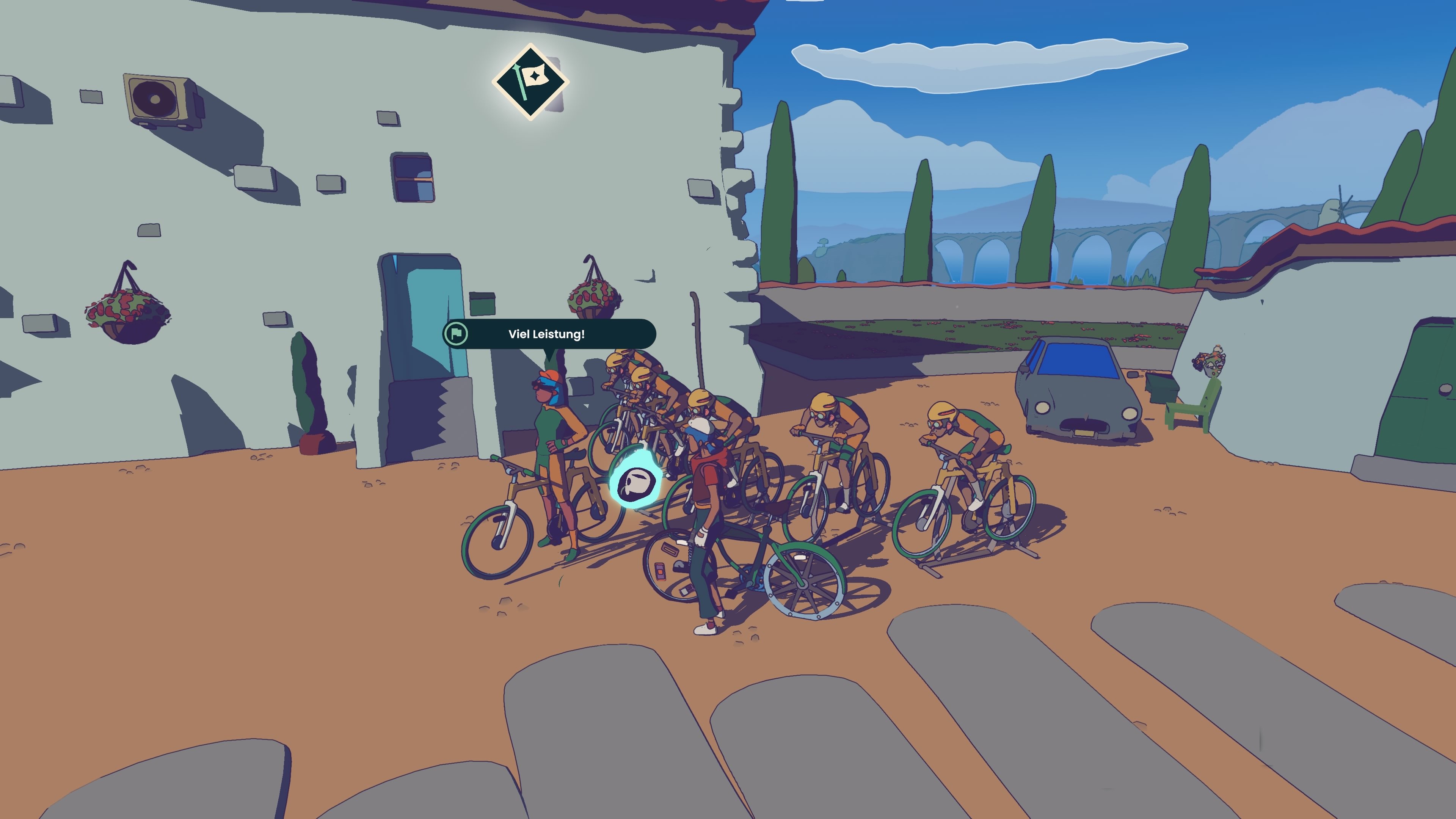Select the flag icon in the speech bubble

[457, 334]
